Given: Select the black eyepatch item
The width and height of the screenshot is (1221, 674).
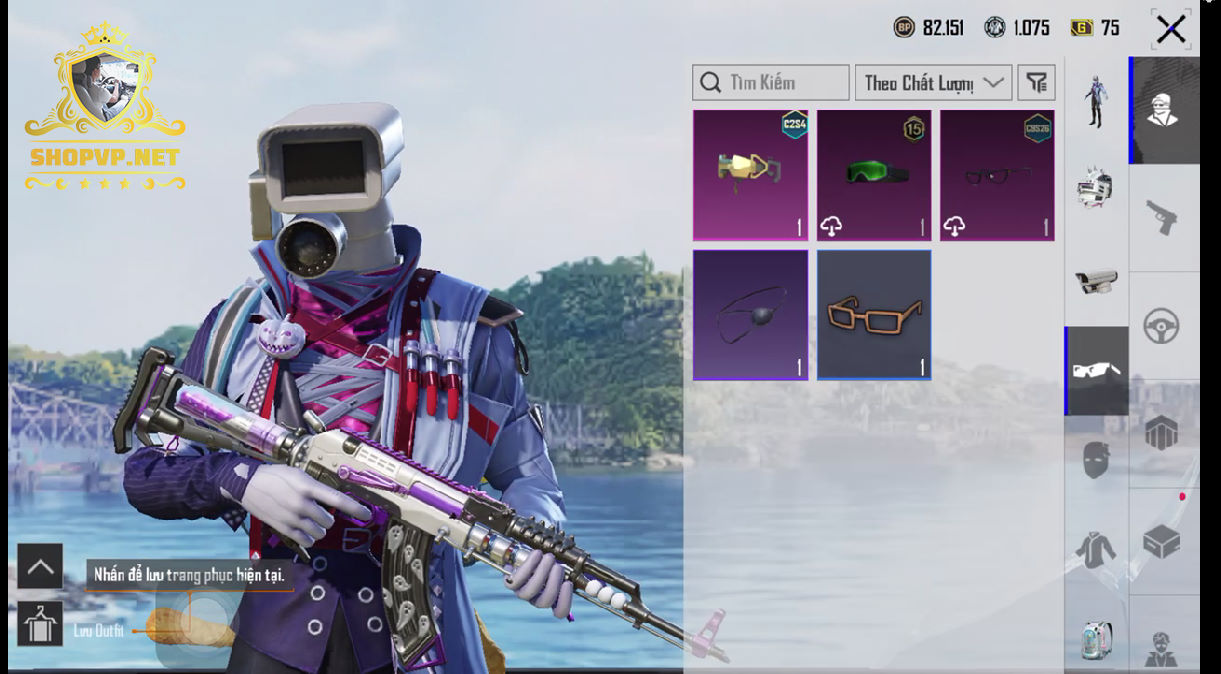Looking at the screenshot, I should pos(750,315).
